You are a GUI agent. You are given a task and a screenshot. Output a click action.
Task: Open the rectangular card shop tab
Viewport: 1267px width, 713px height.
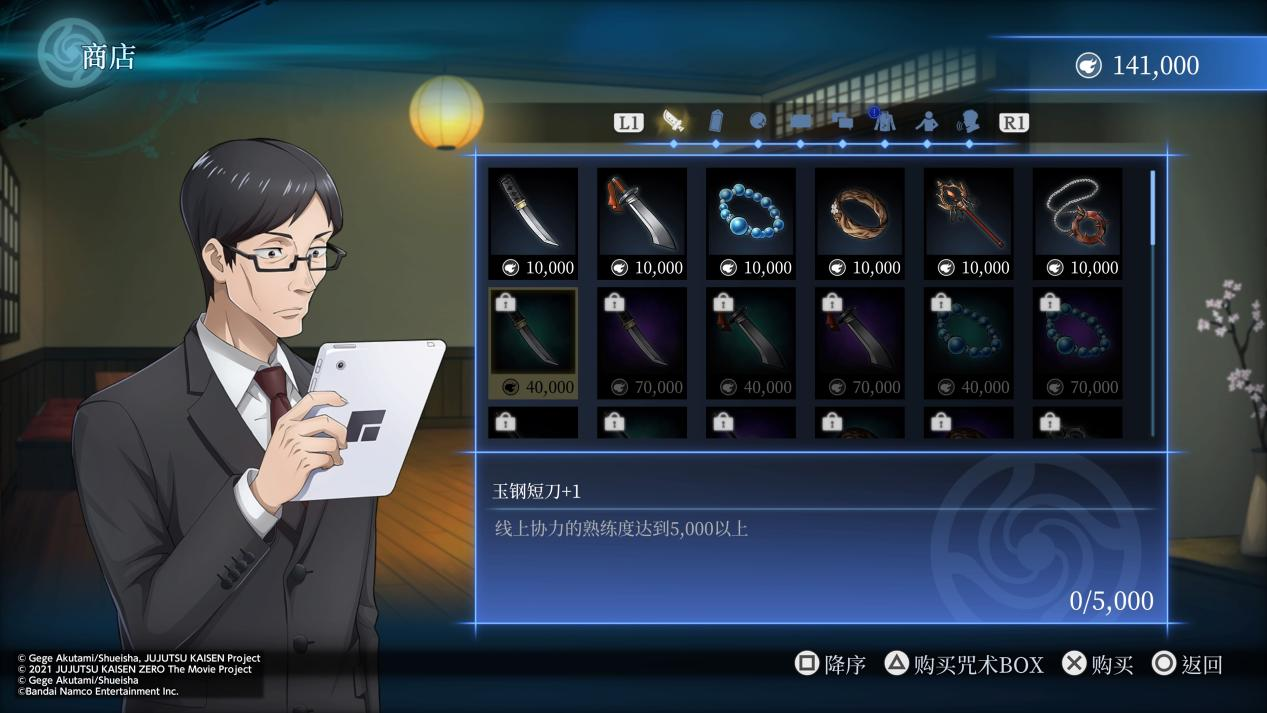tap(800, 122)
